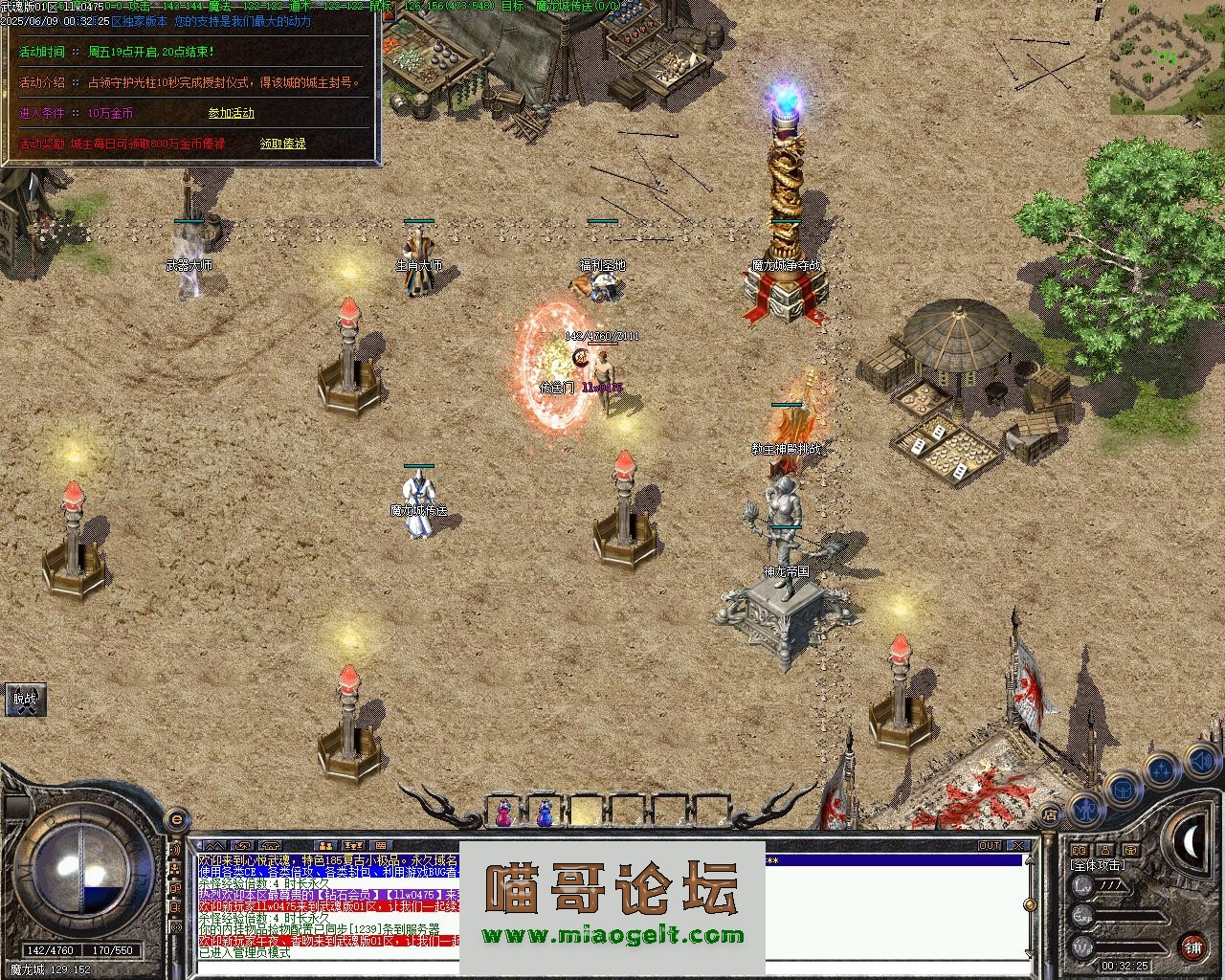Viewport: 1225px width, 980px height.
Task: Click the OUT button above the chat
Action: tap(989, 846)
